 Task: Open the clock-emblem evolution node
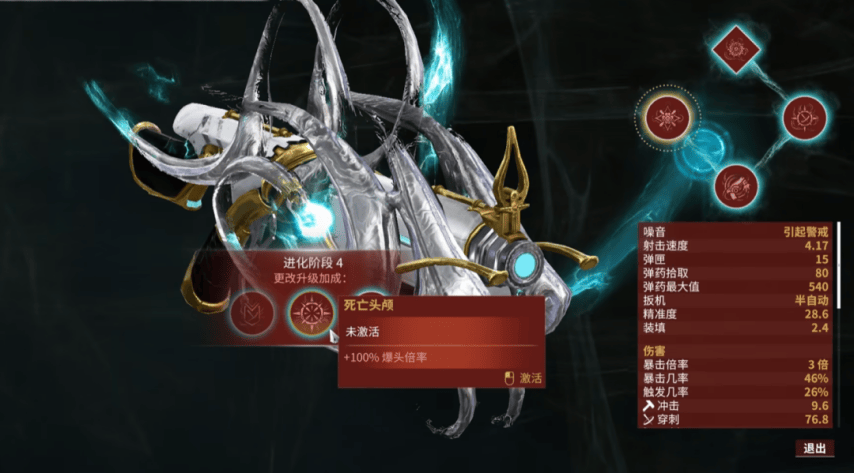click(x=803, y=119)
